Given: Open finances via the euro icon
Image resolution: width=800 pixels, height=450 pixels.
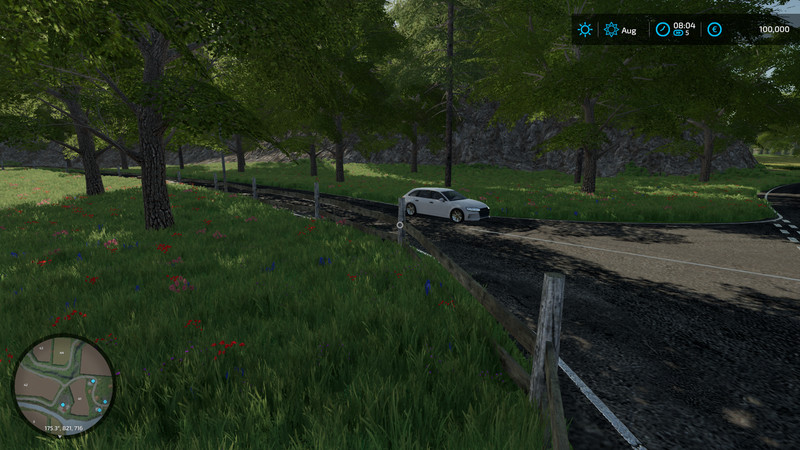Looking at the screenshot, I should point(714,30).
